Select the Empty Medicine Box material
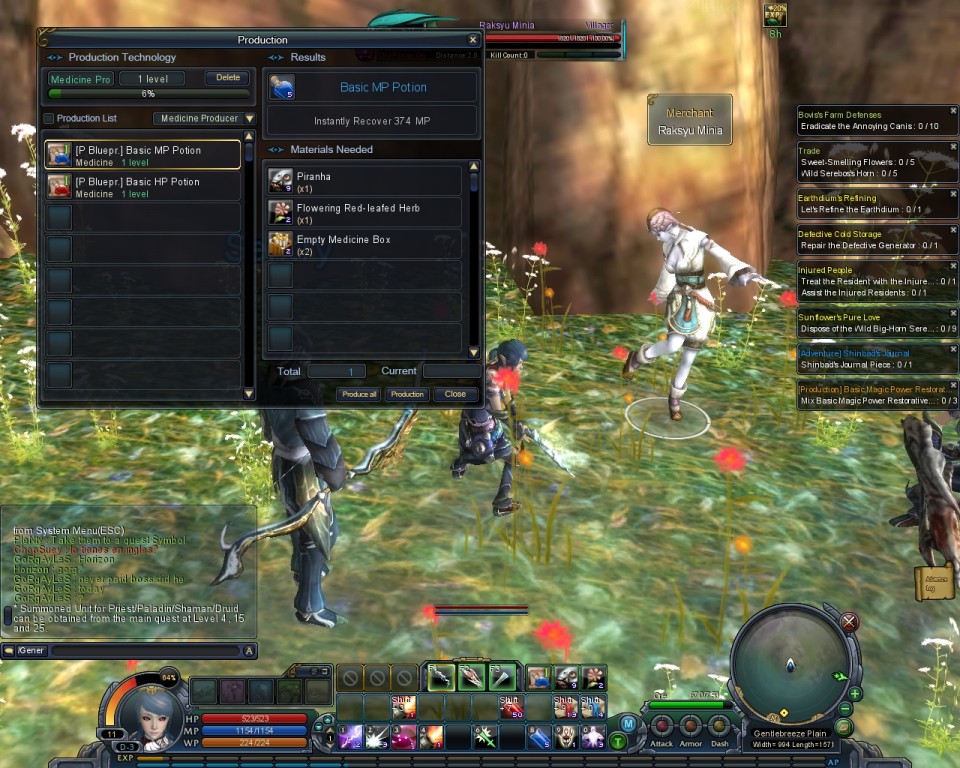The height and width of the screenshot is (768, 960). [x=364, y=245]
